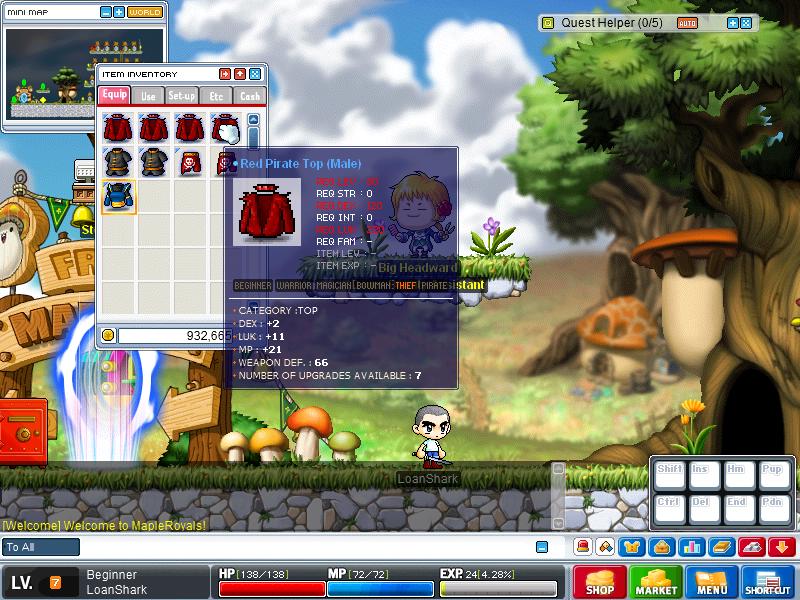800x600 pixels.
Task: Close the Item Inventory window
Action: pyautogui.click(x=255, y=74)
